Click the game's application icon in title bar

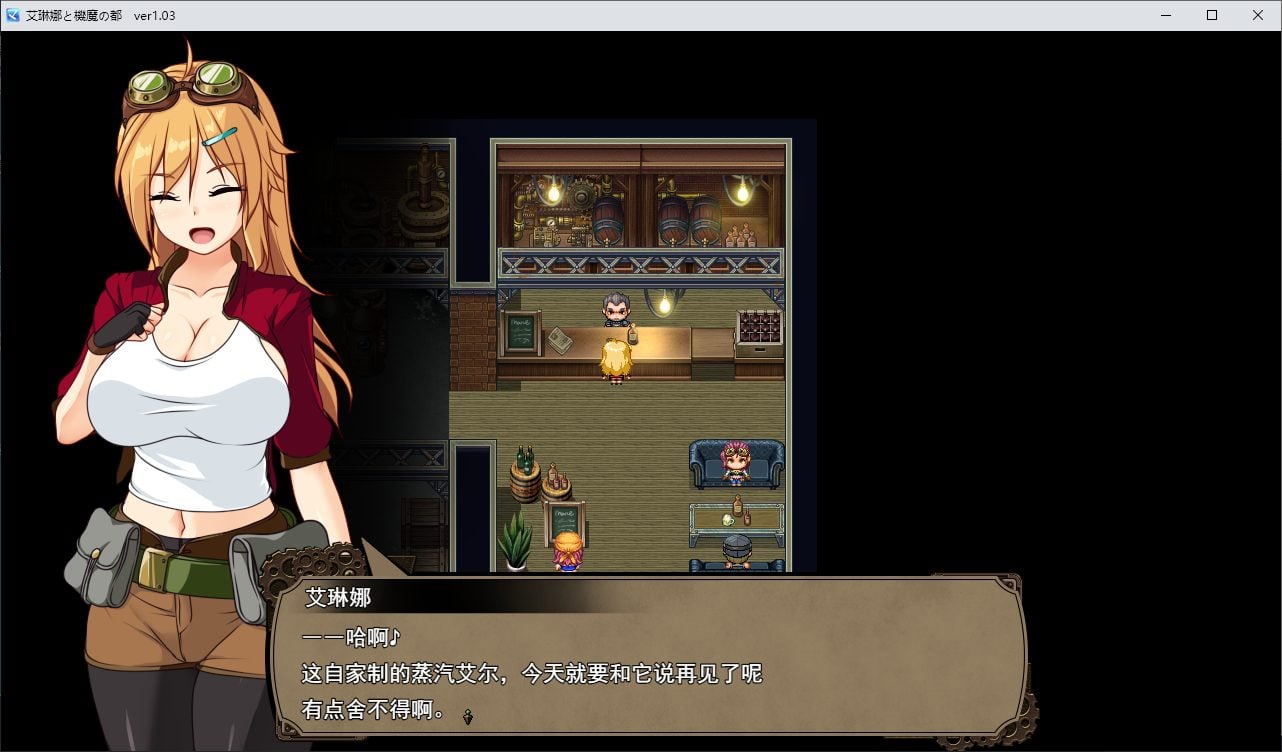coord(13,15)
